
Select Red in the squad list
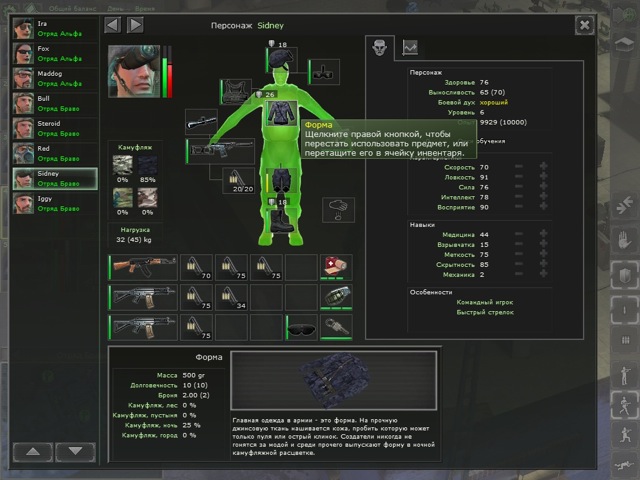pos(54,153)
